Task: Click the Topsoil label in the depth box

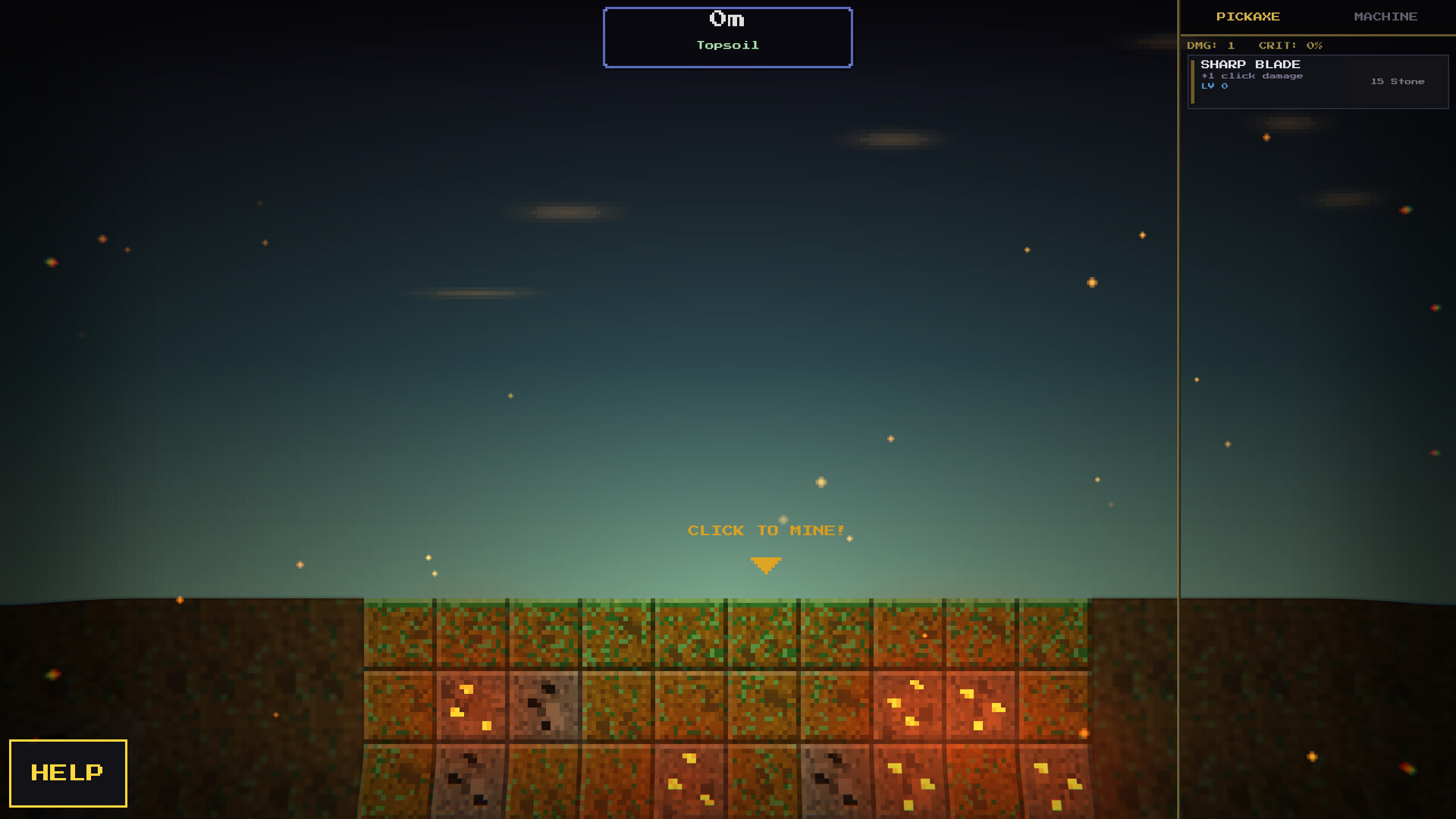Action: point(727,45)
